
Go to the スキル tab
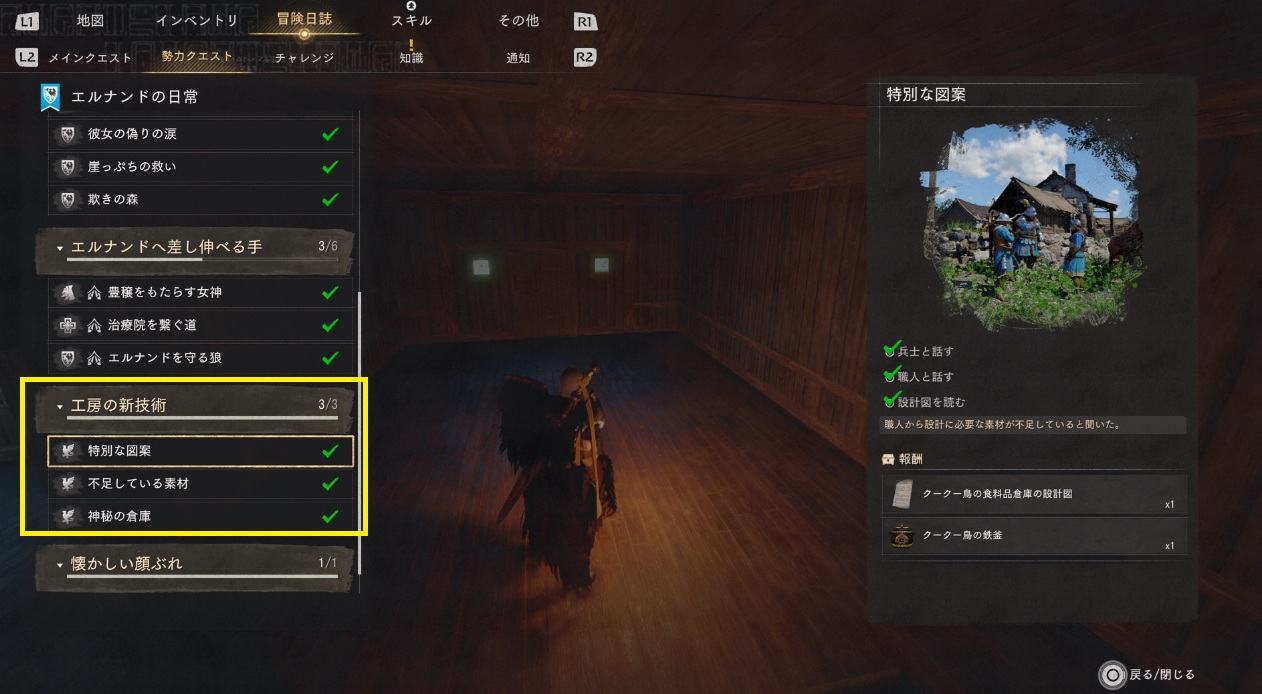[x=411, y=21]
